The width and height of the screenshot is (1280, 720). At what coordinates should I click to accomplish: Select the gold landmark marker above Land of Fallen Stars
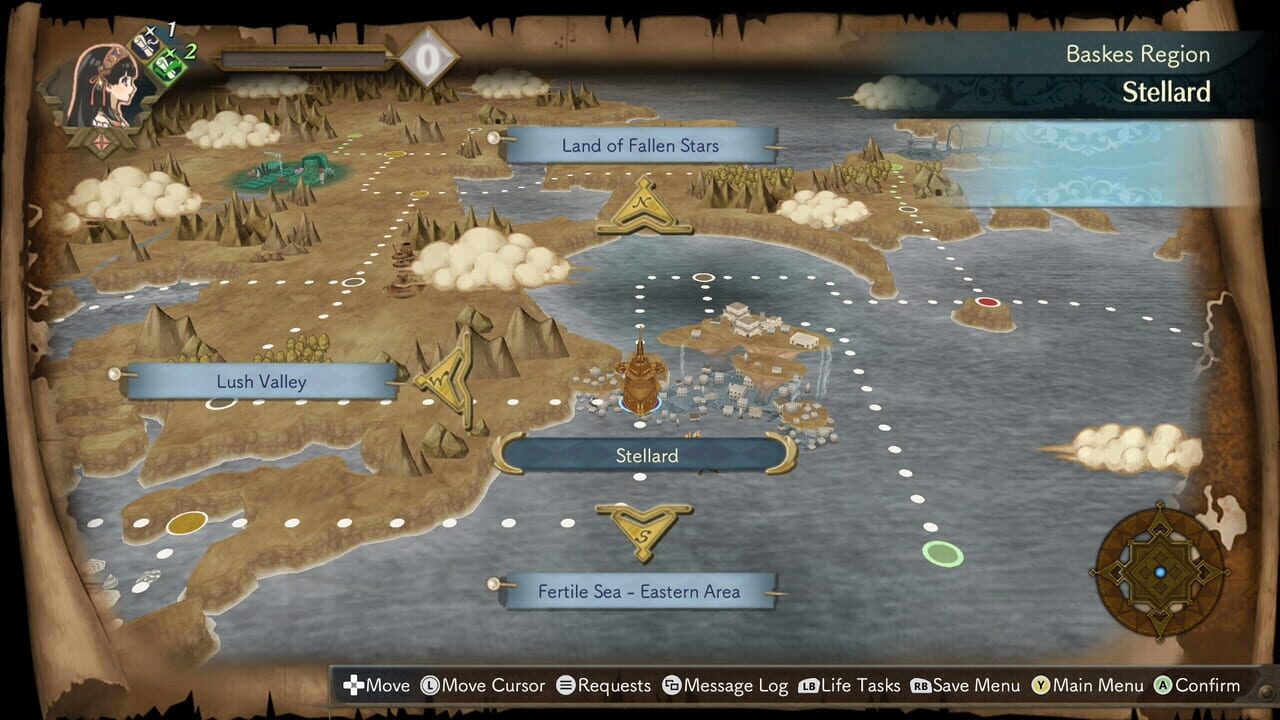(644, 207)
